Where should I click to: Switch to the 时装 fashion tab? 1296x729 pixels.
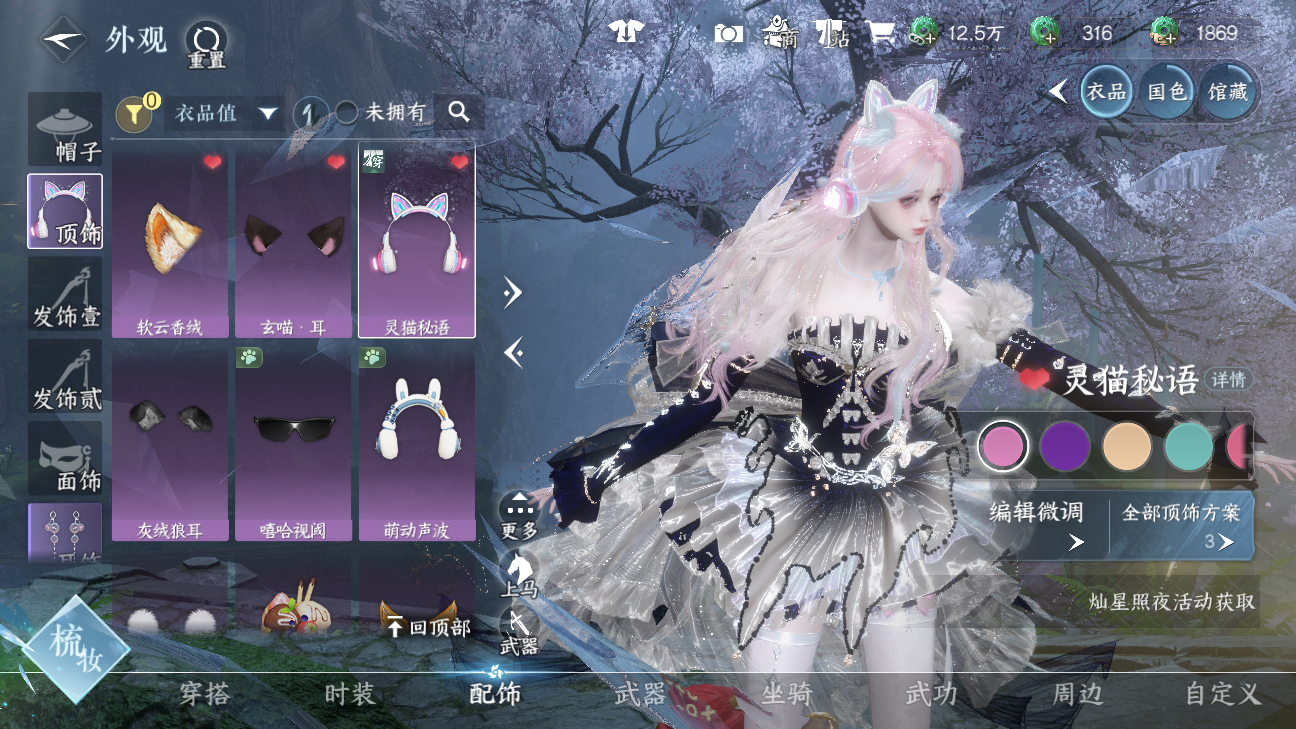pyautogui.click(x=349, y=694)
